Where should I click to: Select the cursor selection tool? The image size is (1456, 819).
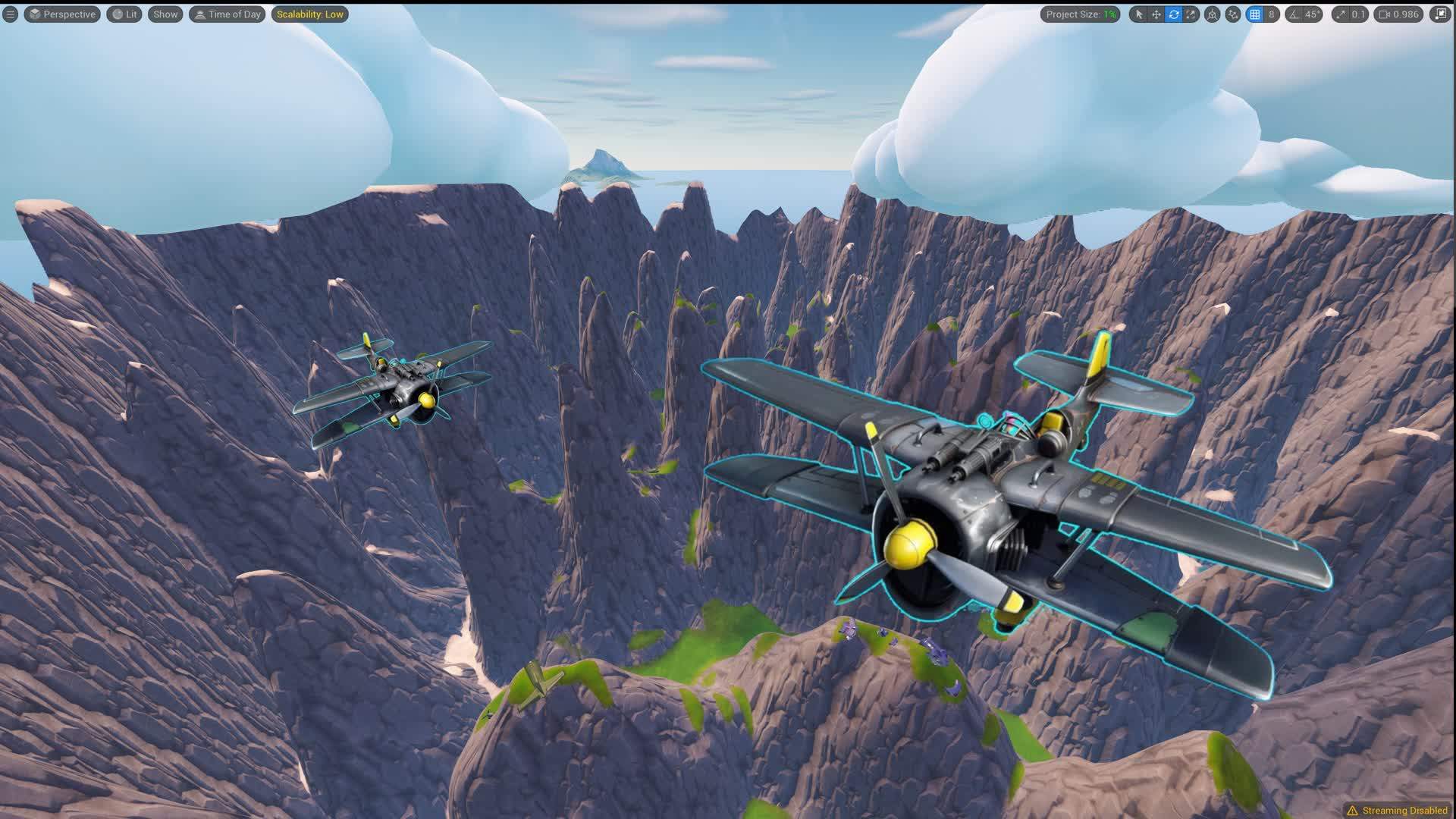point(1140,14)
